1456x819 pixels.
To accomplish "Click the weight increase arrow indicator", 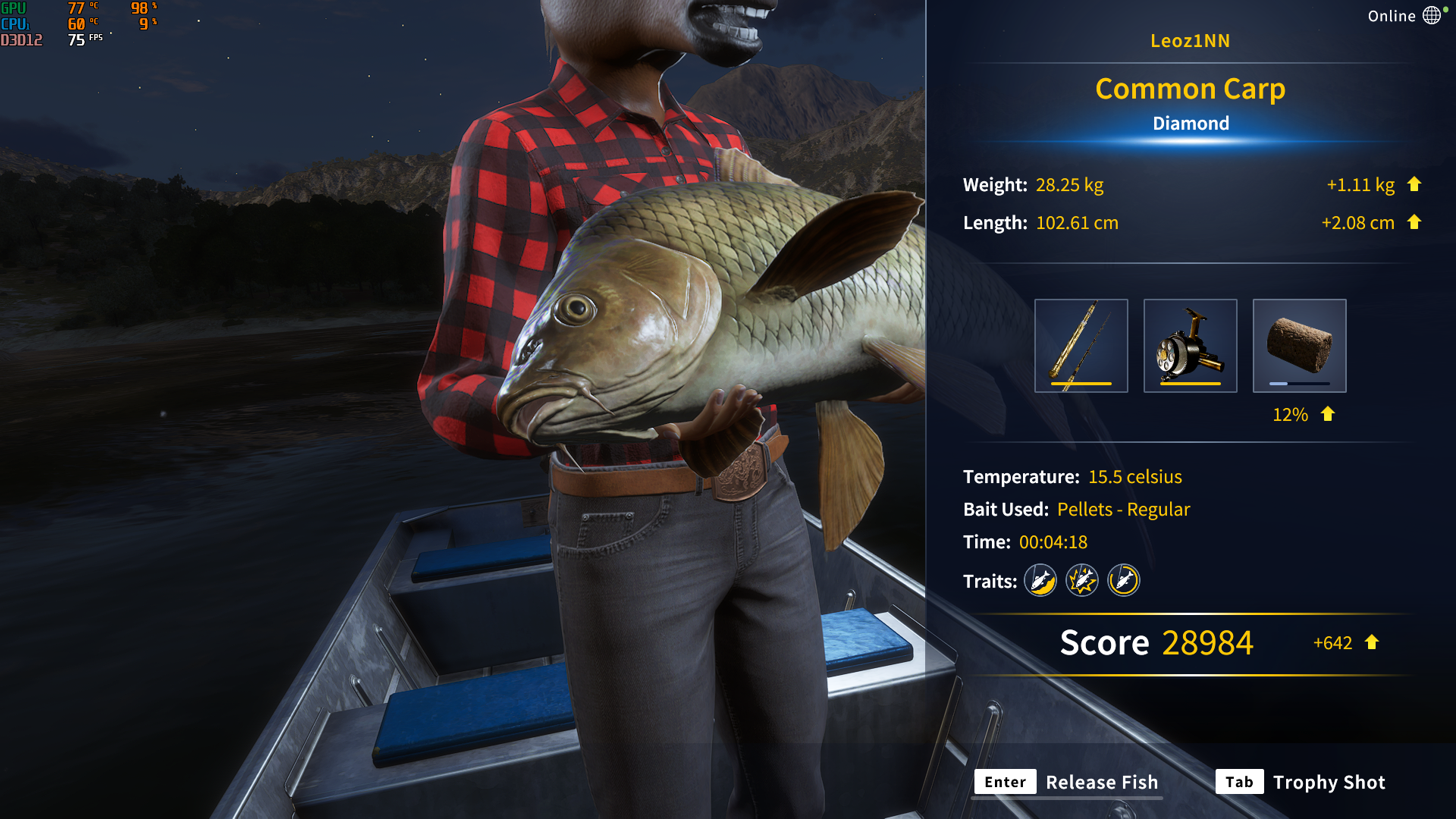I will coord(1414,184).
